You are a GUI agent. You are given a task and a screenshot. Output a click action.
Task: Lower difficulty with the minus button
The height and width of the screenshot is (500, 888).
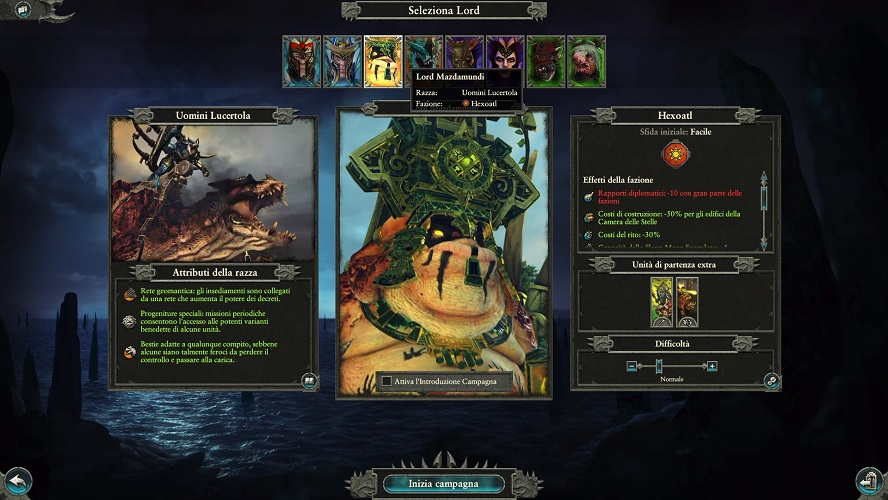tap(632, 366)
